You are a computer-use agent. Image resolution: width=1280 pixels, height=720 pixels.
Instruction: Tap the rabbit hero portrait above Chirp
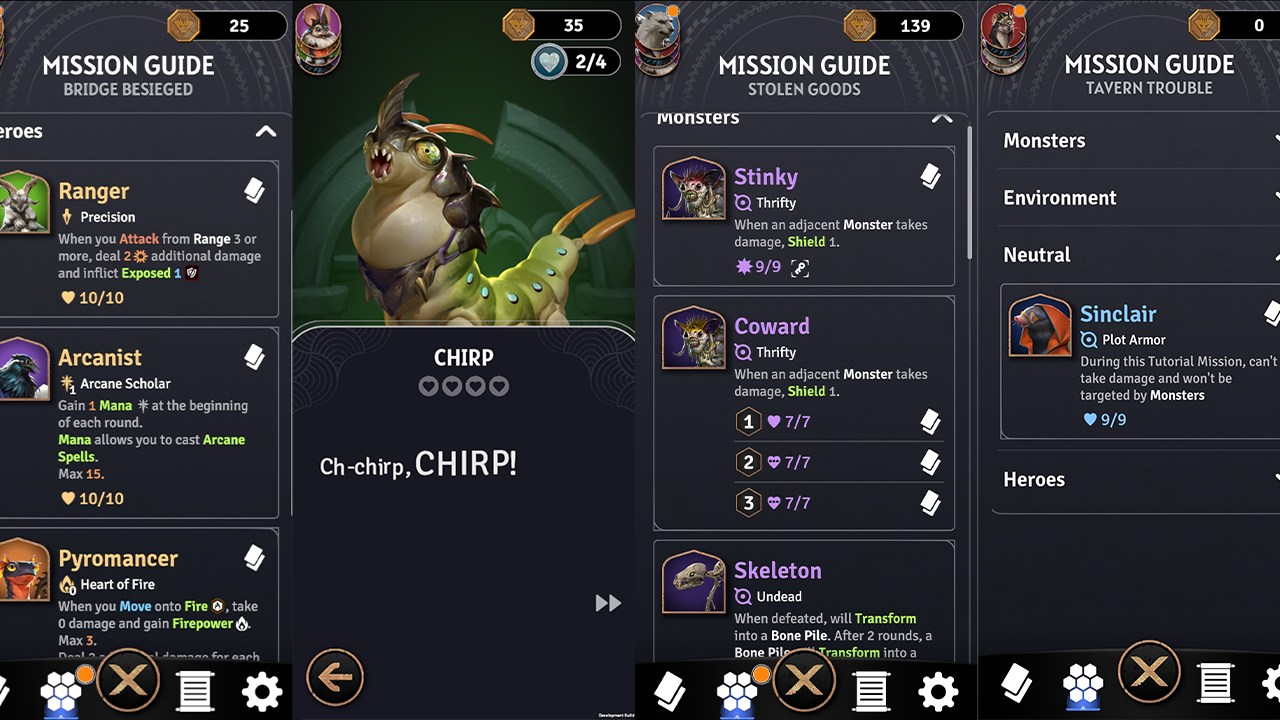click(x=318, y=28)
